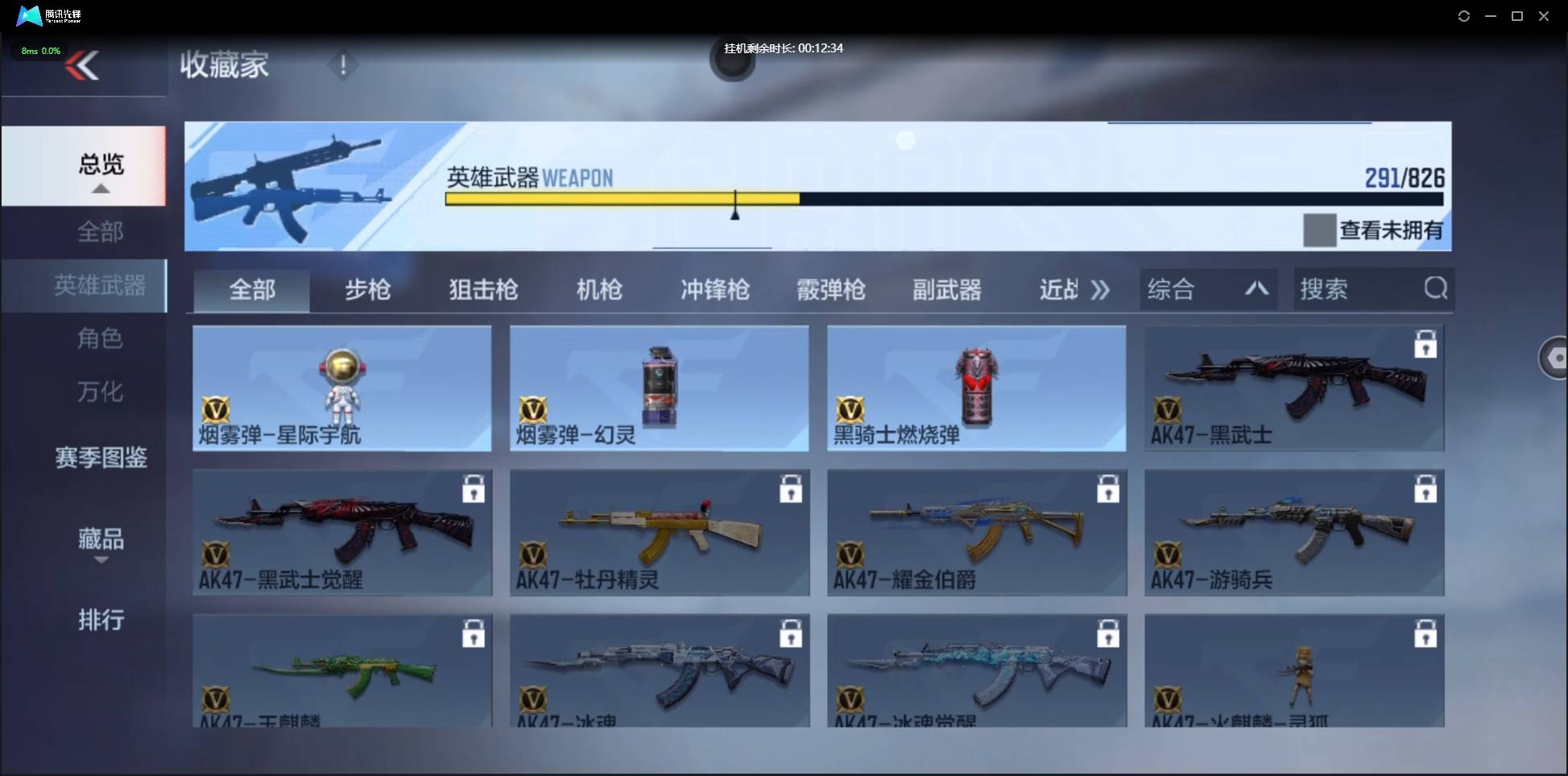Collapse the 综合 sort dropdown
The height and width of the screenshot is (776, 1568).
click(1256, 288)
